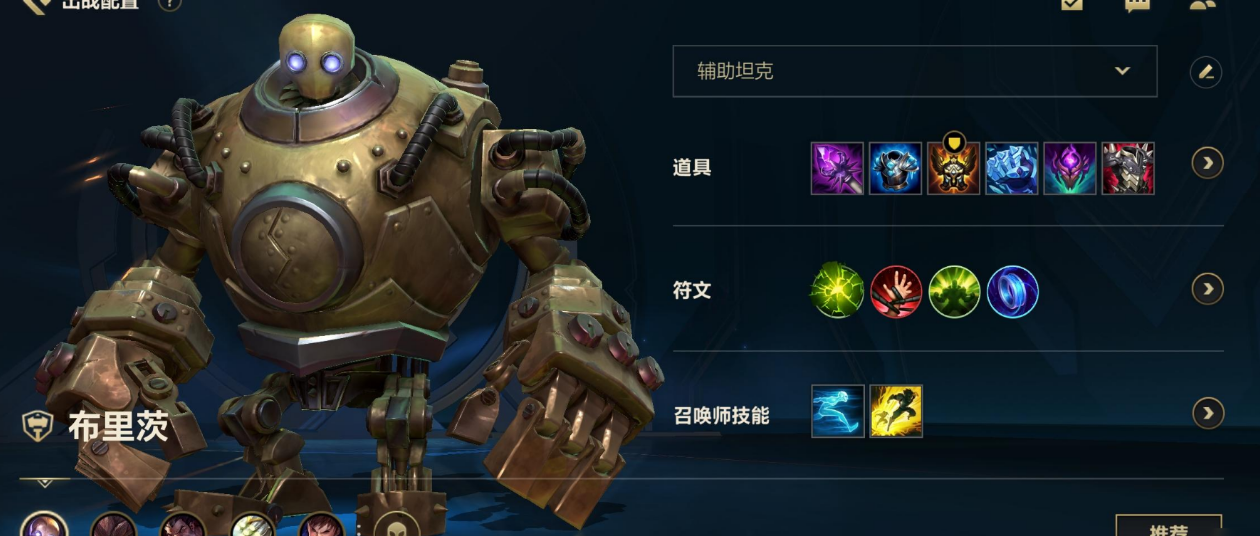This screenshot has height=536, width=1260.
Task: Open the 辅助坦克 loadout dropdown
Action: (914, 71)
